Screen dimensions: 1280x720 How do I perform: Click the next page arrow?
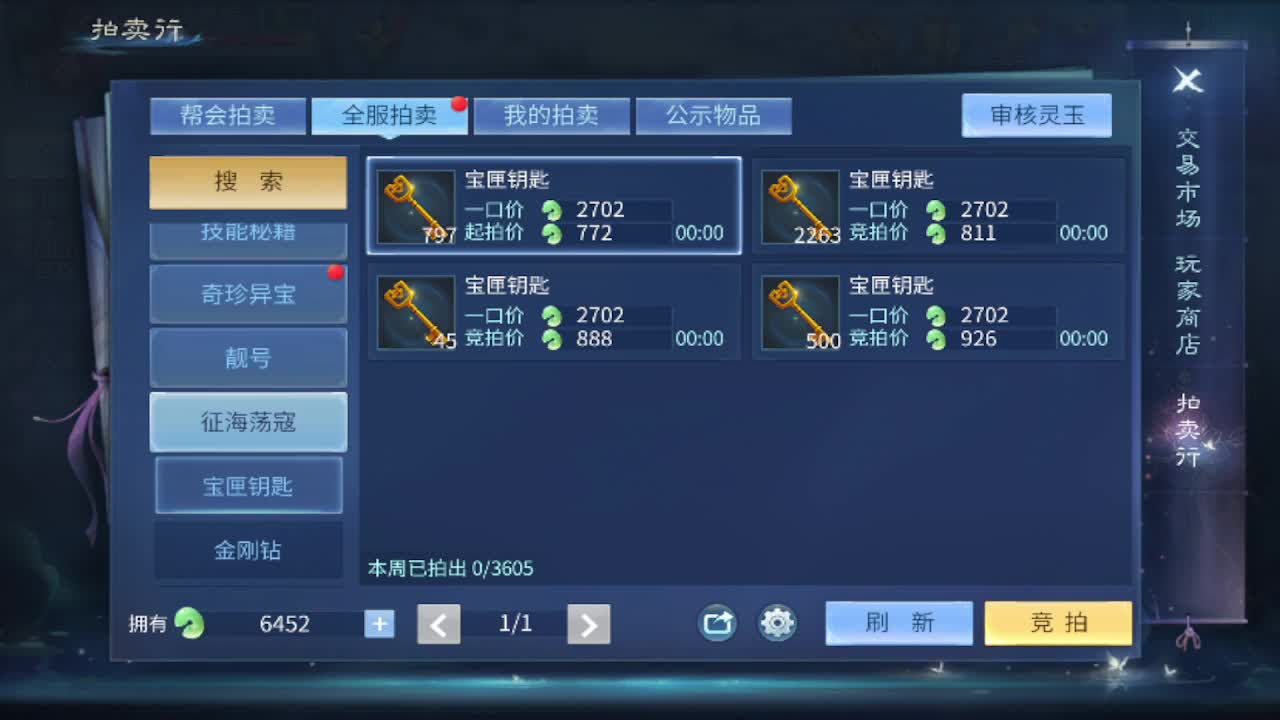589,622
